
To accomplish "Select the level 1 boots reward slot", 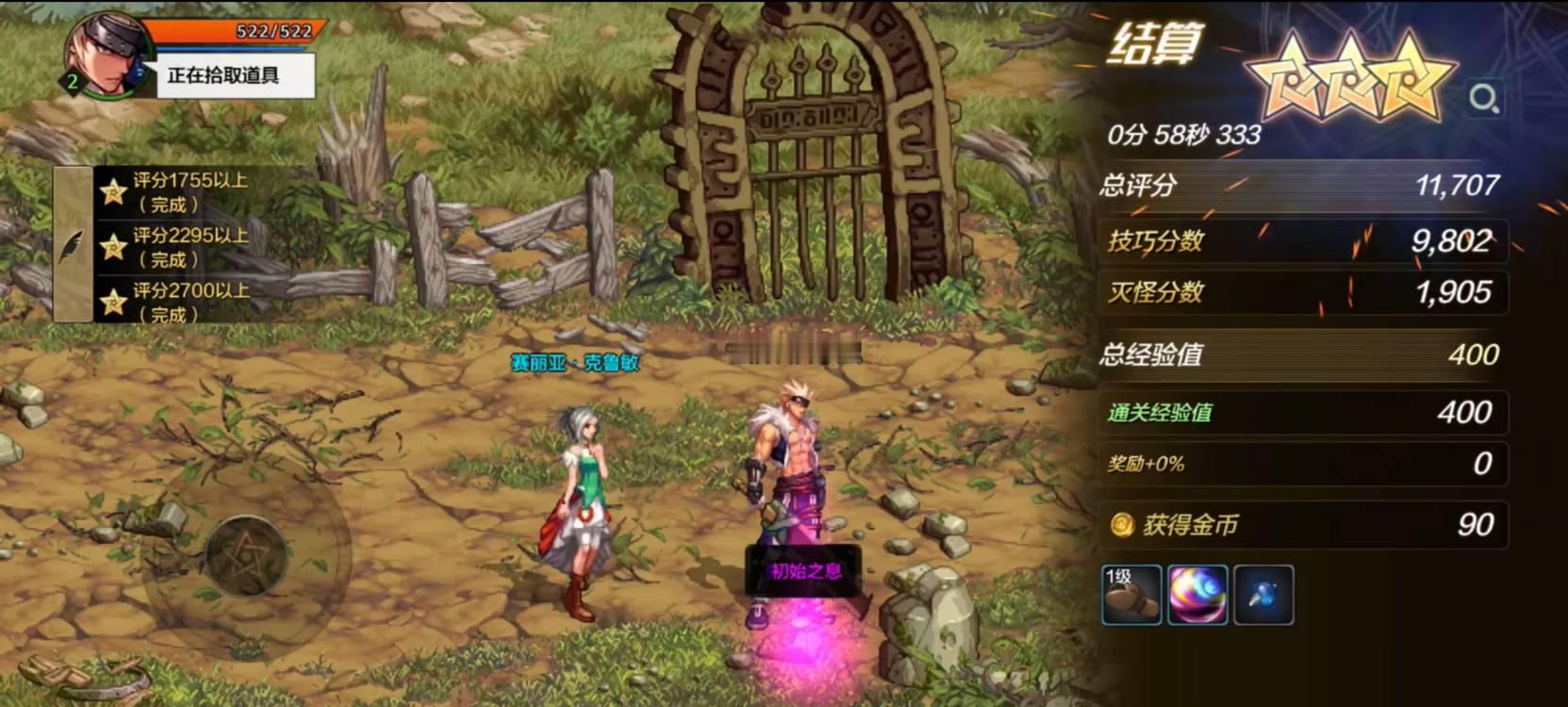I will pyautogui.click(x=1131, y=595).
